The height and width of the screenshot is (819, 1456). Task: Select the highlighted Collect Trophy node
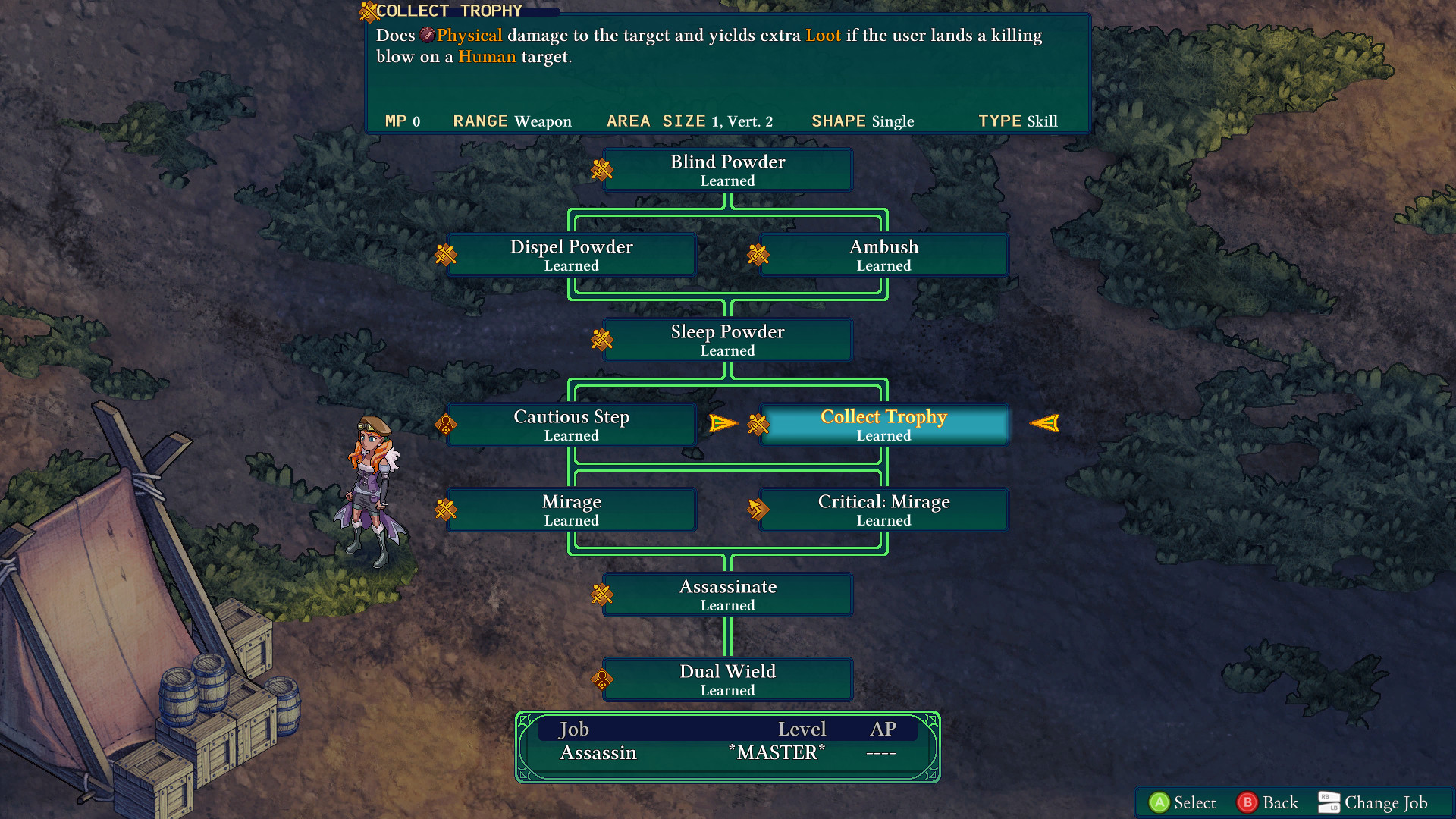pos(883,425)
